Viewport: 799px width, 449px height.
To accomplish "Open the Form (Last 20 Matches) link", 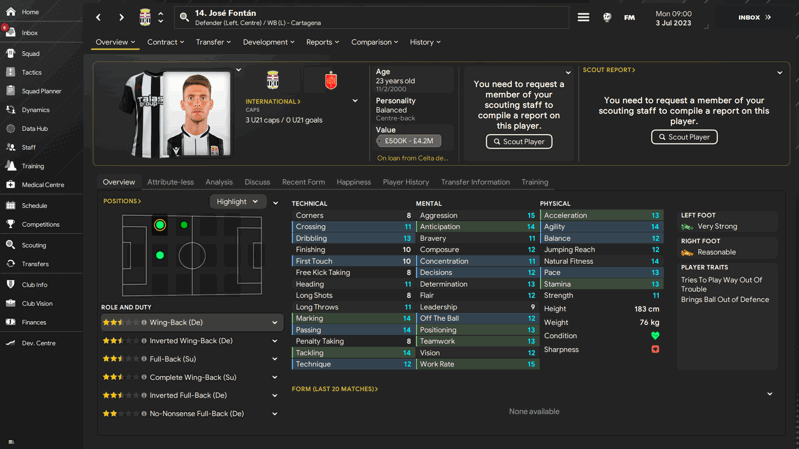I will 335,389.
